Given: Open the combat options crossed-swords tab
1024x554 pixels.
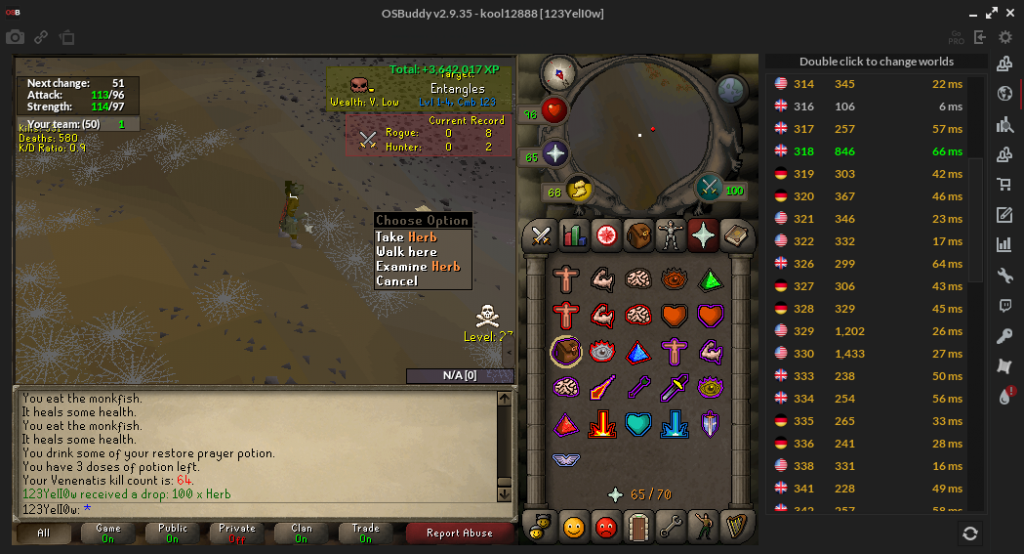Looking at the screenshot, I should 541,236.
